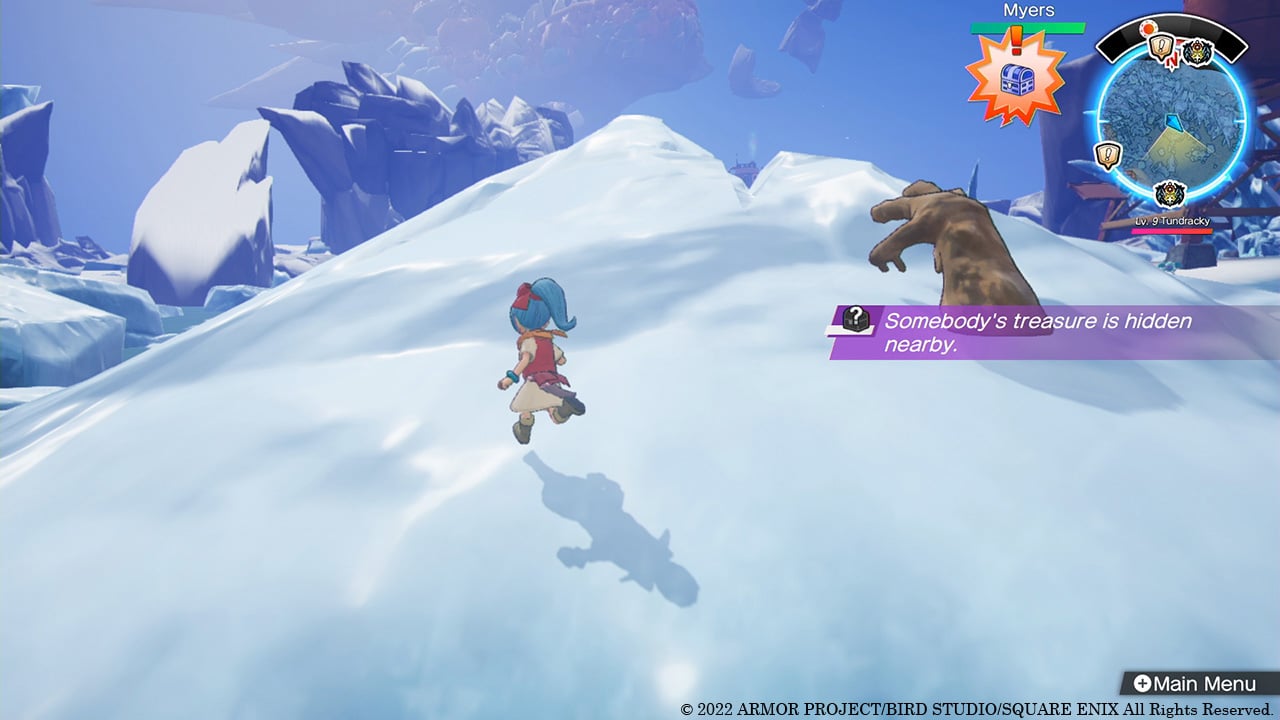Click the monster emblem at the minimap top
The image size is (1280, 720).
tap(1197, 50)
